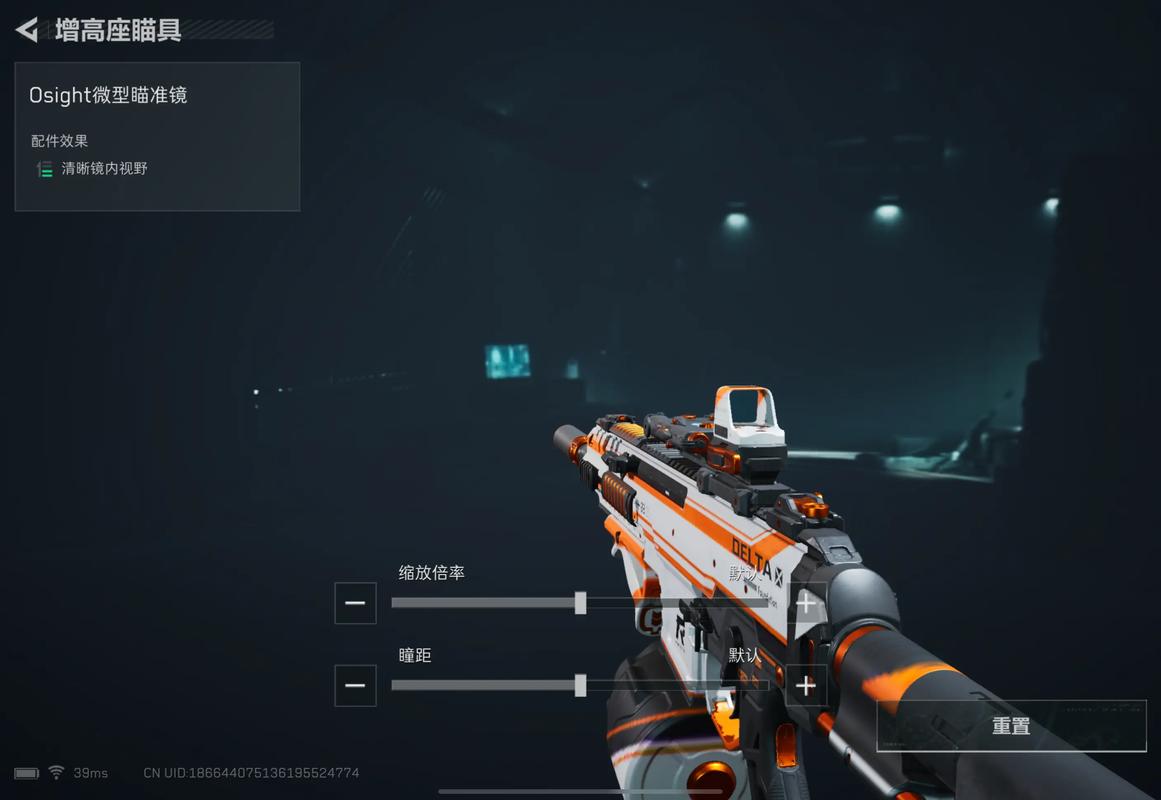The height and width of the screenshot is (800, 1161).
Task: Click the 瞳距 slider handle
Action: click(580, 686)
